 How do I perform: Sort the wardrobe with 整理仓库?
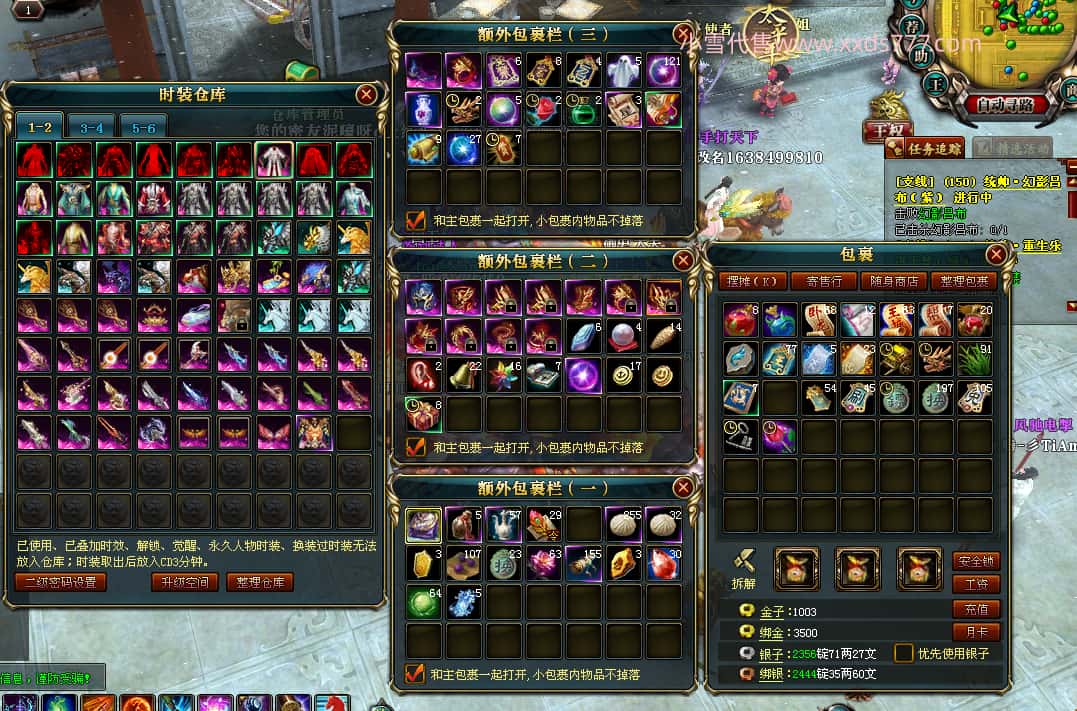[259, 582]
